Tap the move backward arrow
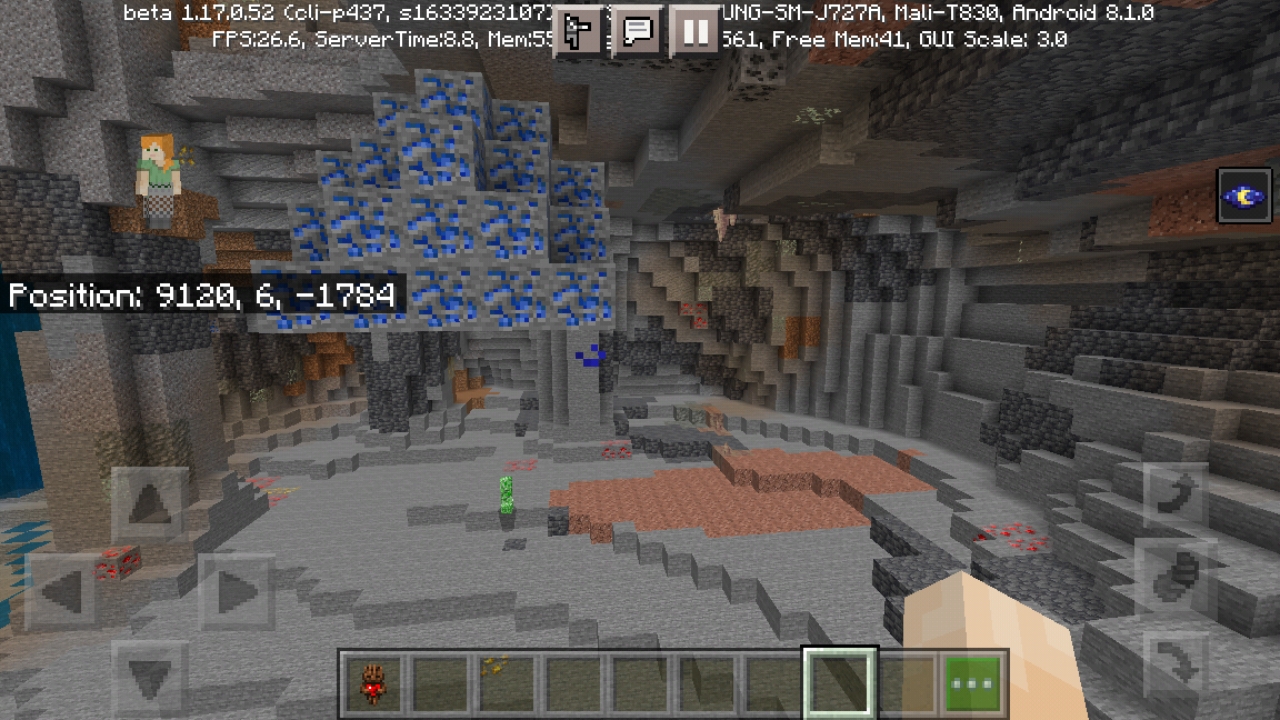This screenshot has width=1280, height=720. (x=148, y=678)
